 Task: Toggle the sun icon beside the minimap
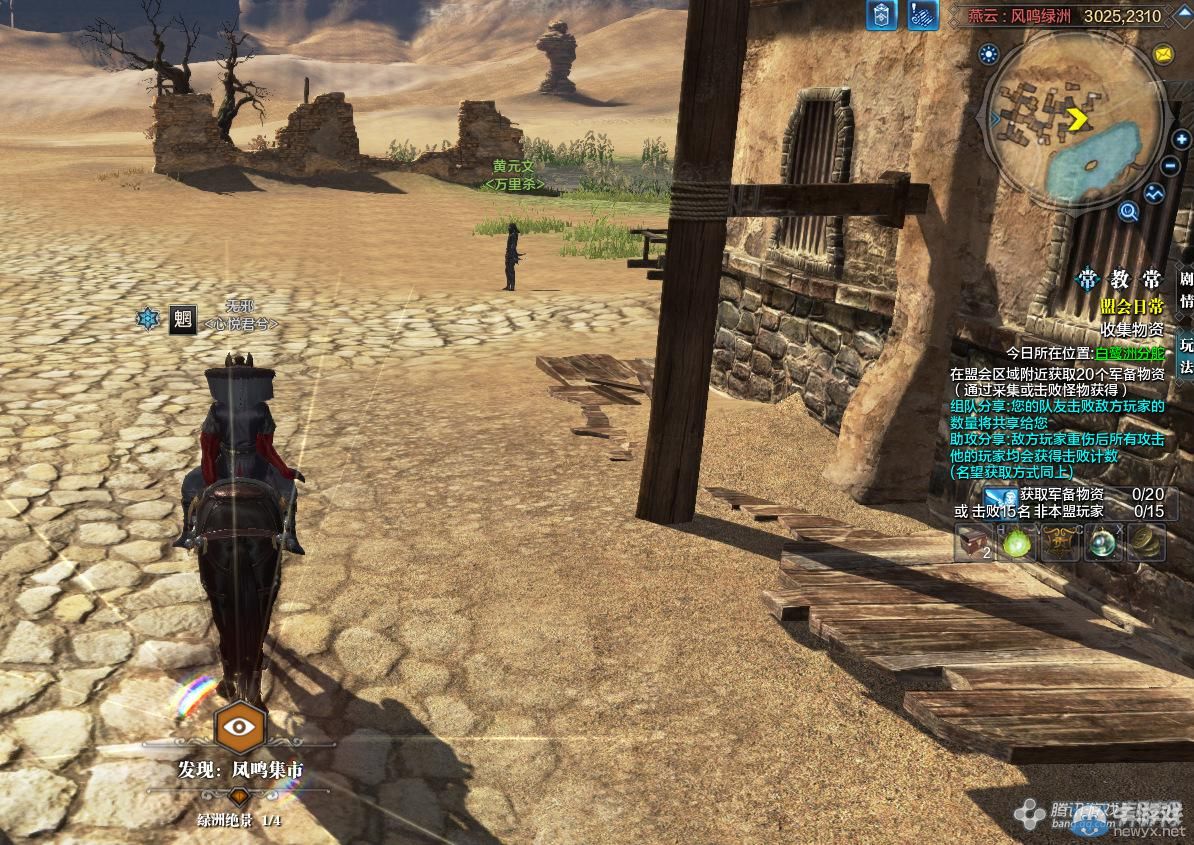pos(989,55)
